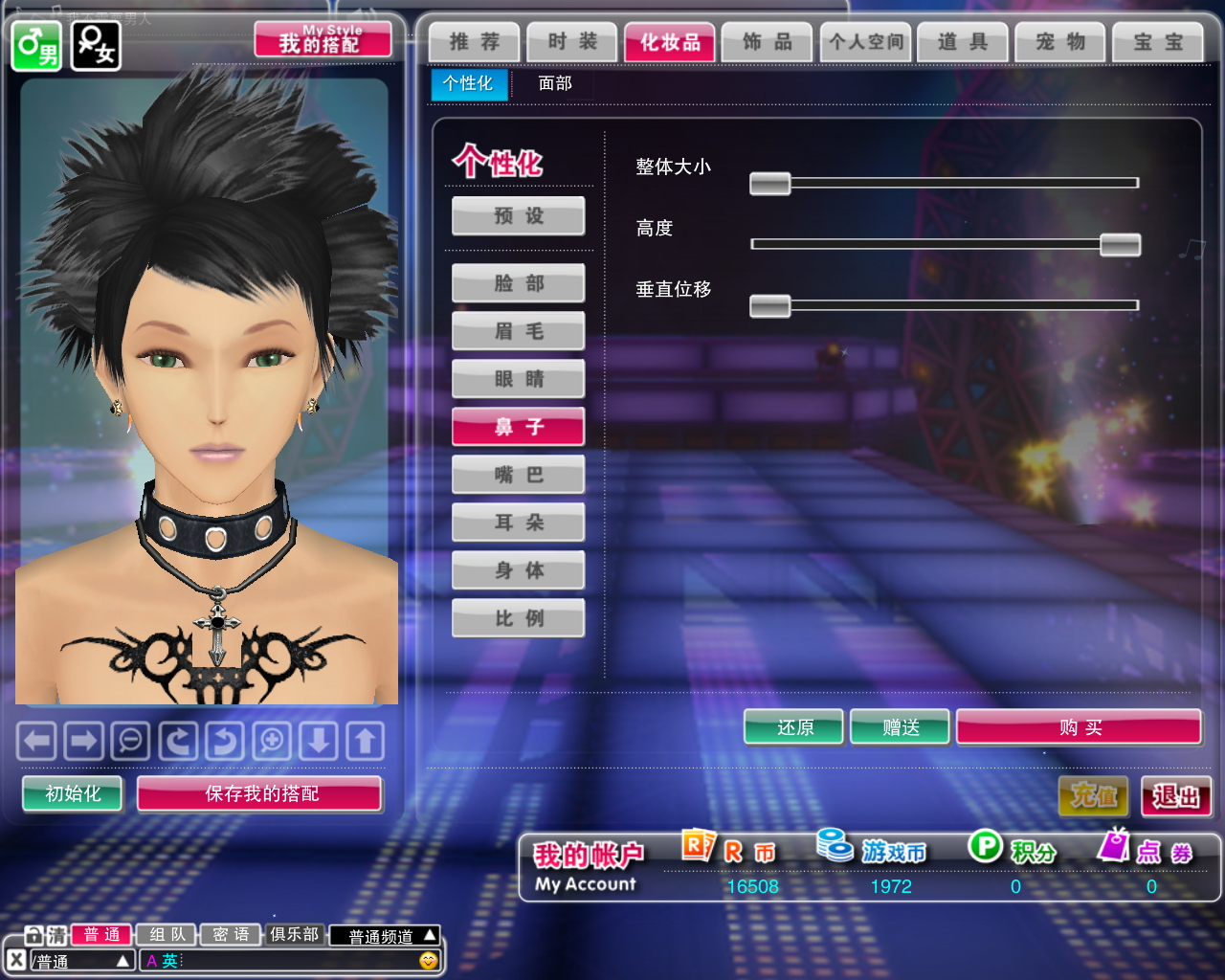Click the 还原 restore button
1225x980 pixels.
(x=794, y=727)
